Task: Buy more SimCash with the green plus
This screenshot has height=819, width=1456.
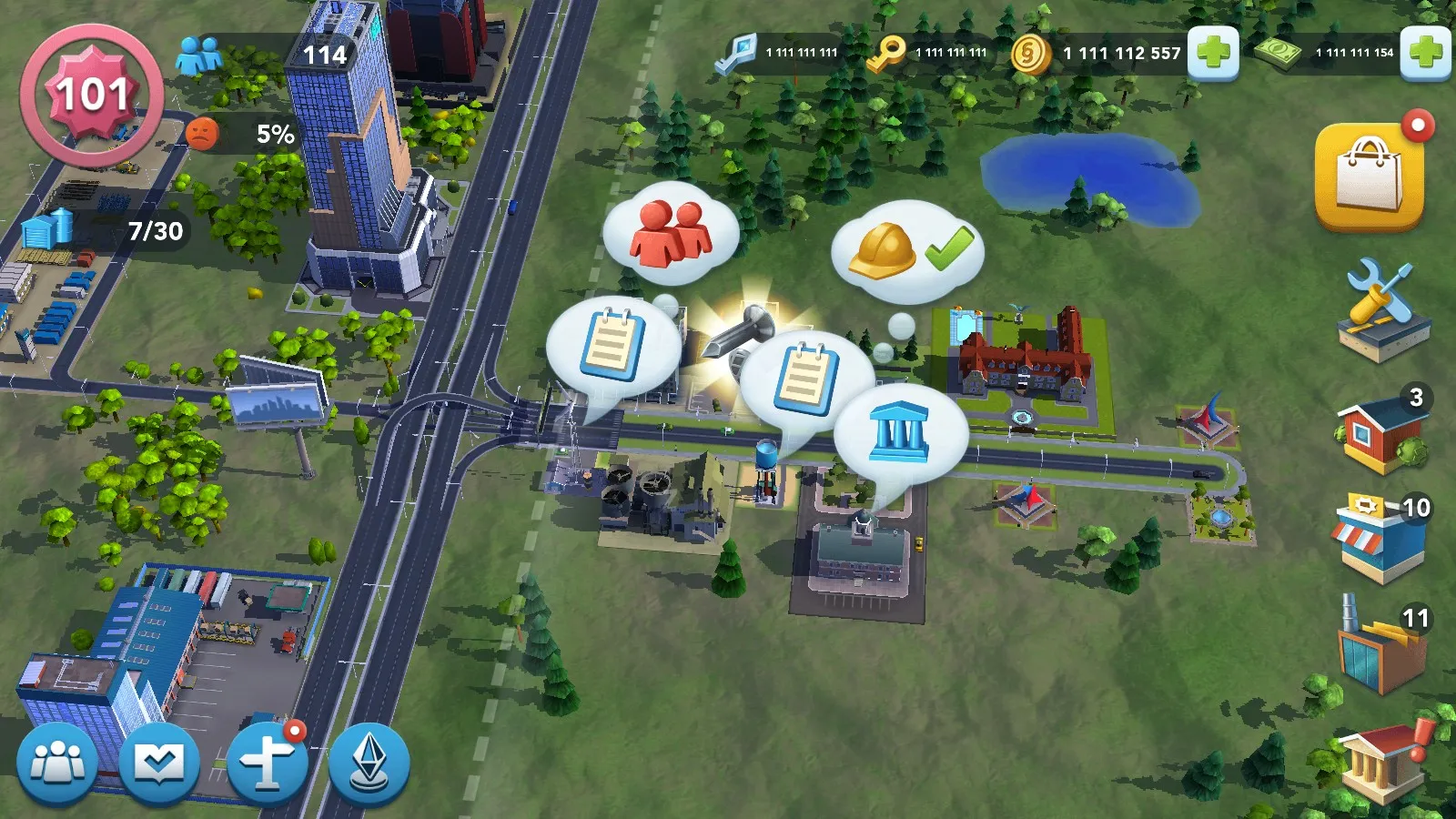Action: coord(1425,53)
